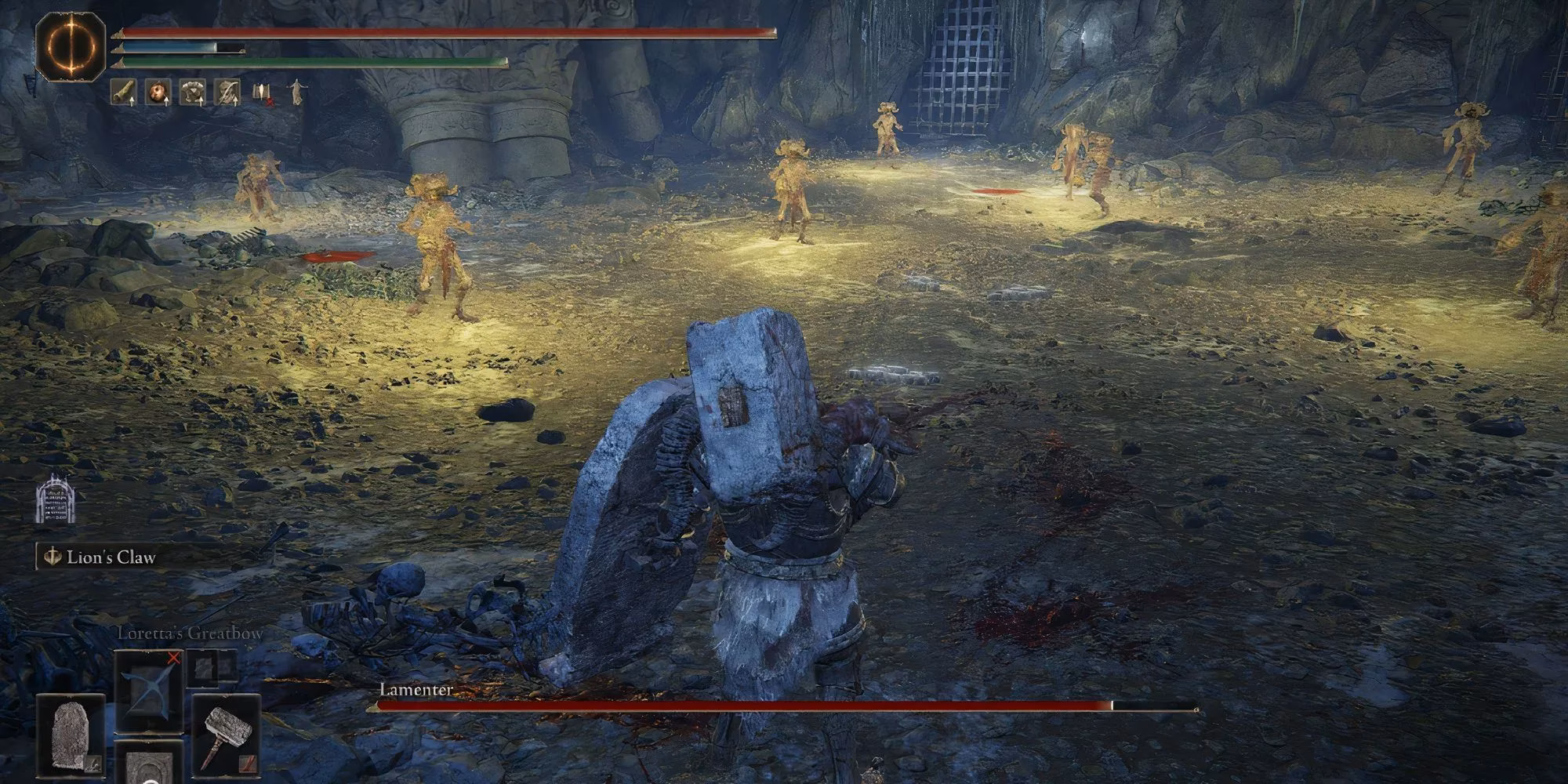Activate the Lion's Claw skill label
1568x784 pixels.
click(x=111, y=557)
